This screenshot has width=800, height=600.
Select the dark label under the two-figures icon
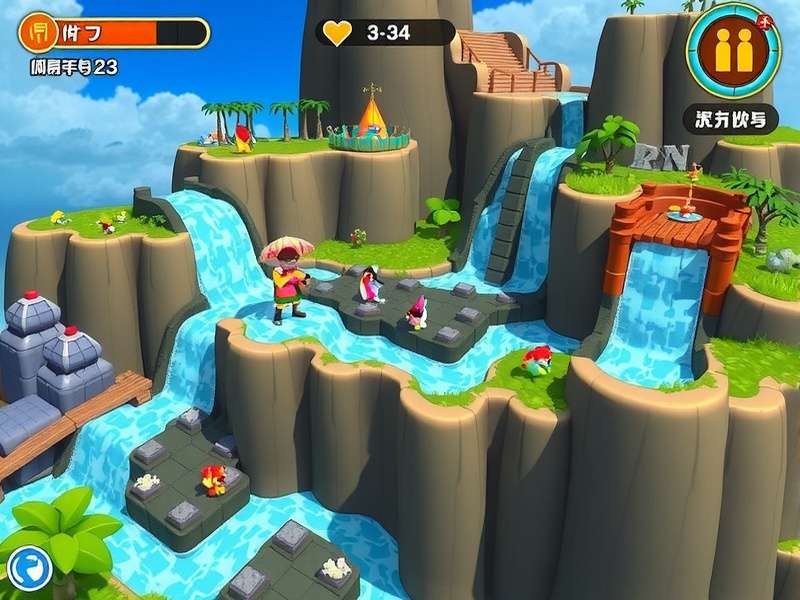pyautogui.click(x=731, y=119)
